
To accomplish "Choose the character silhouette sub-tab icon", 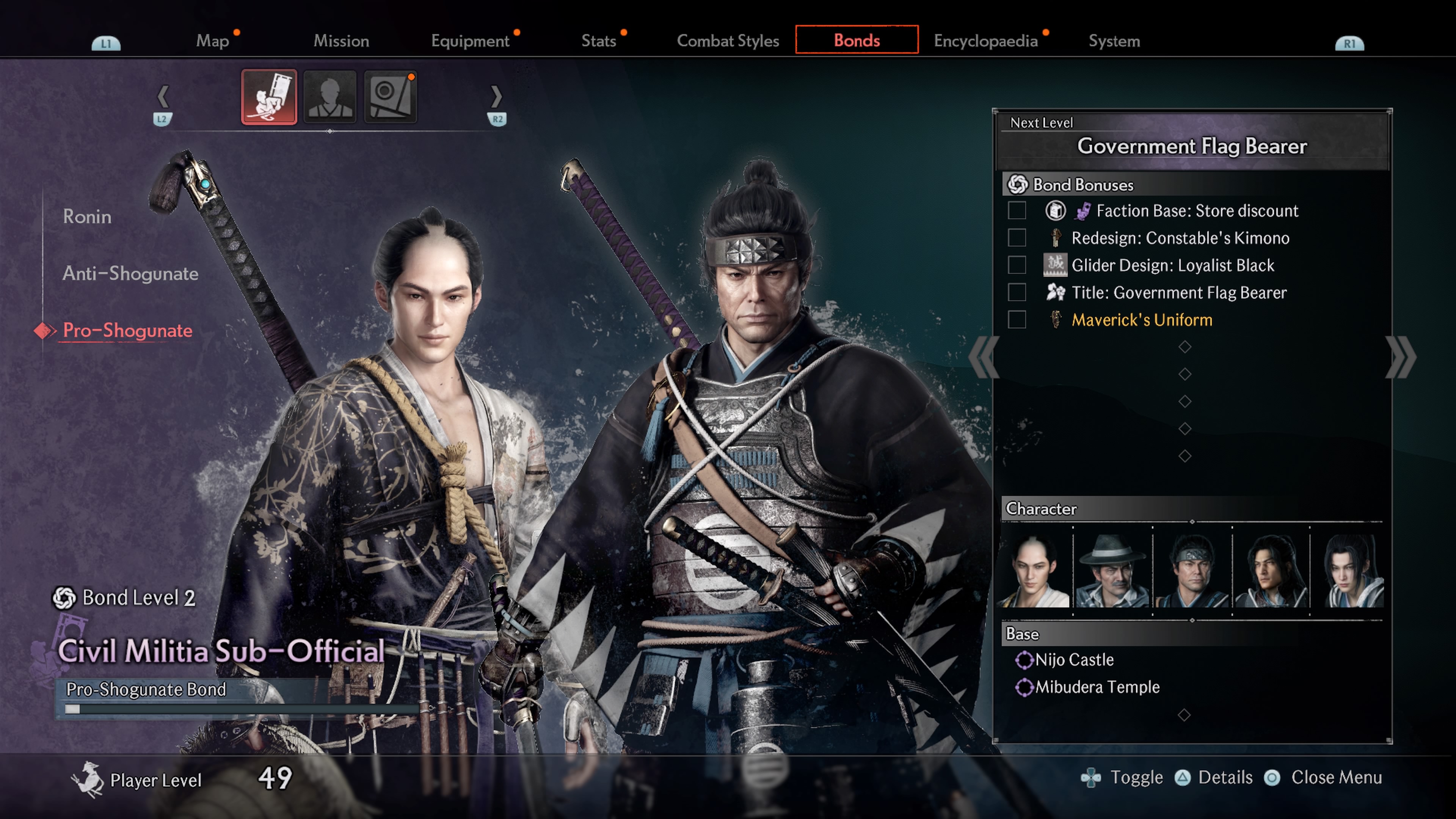I will pos(330,97).
